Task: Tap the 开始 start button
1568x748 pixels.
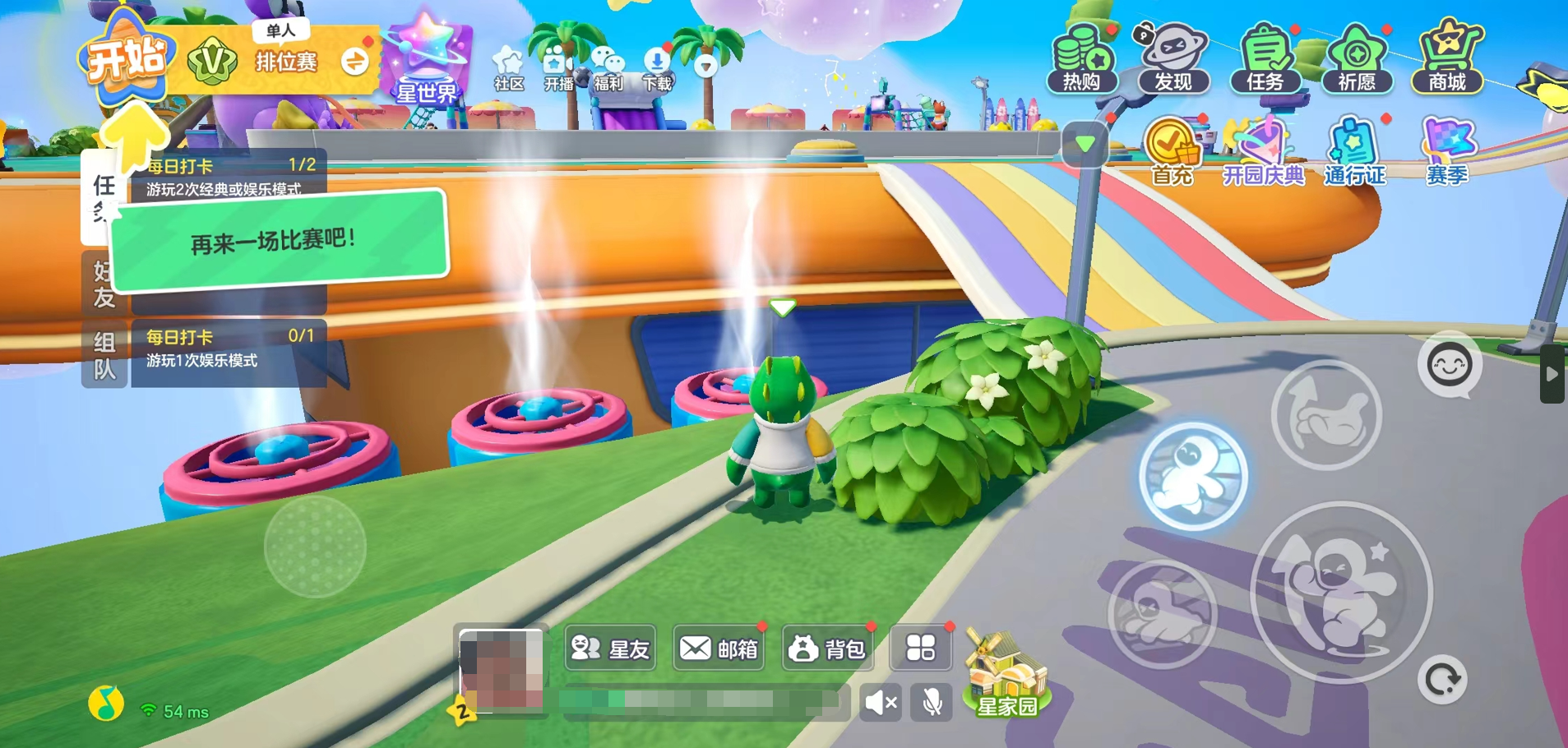Action: coord(127,61)
